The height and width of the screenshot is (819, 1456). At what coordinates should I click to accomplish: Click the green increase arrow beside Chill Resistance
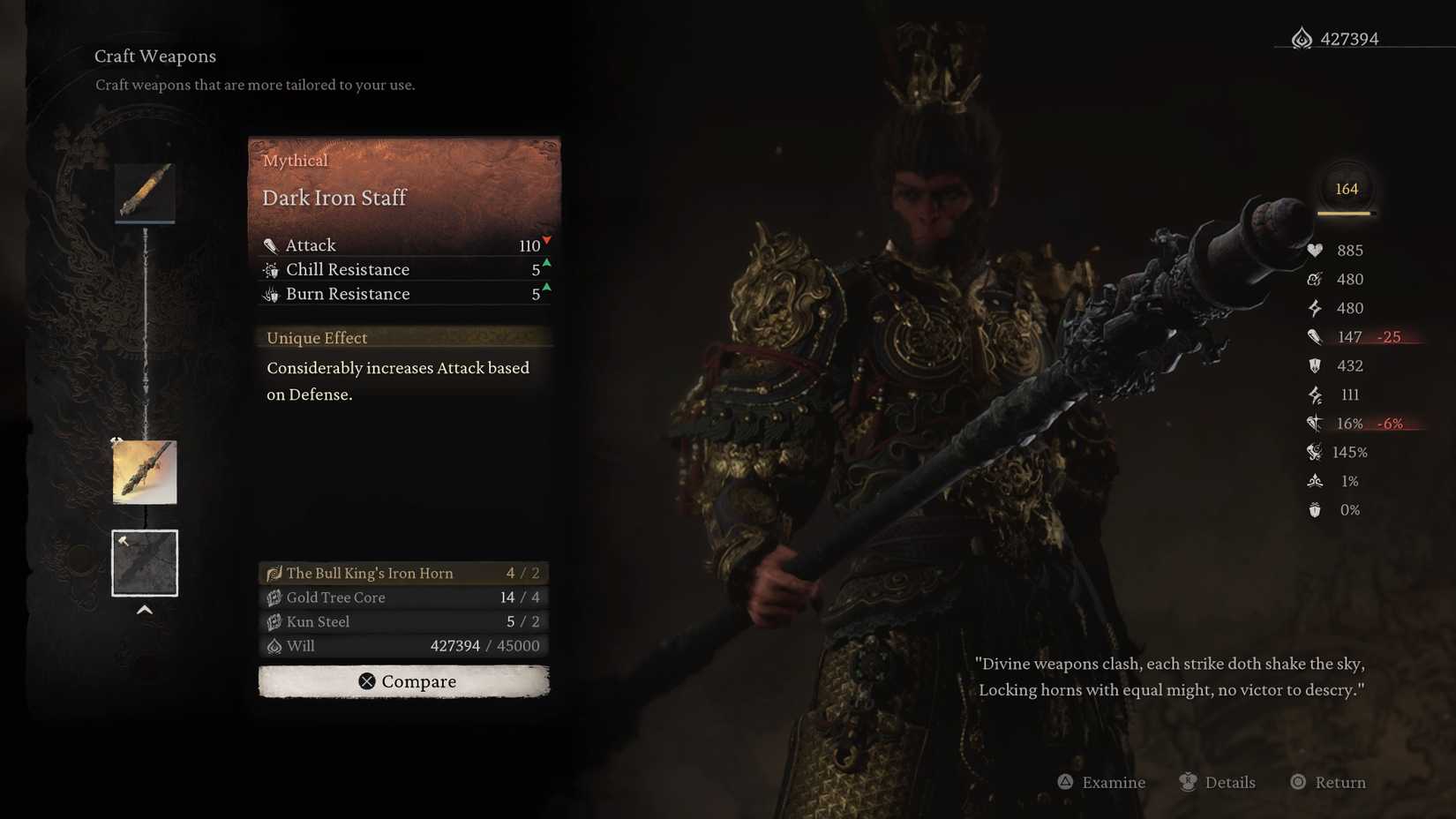547,263
